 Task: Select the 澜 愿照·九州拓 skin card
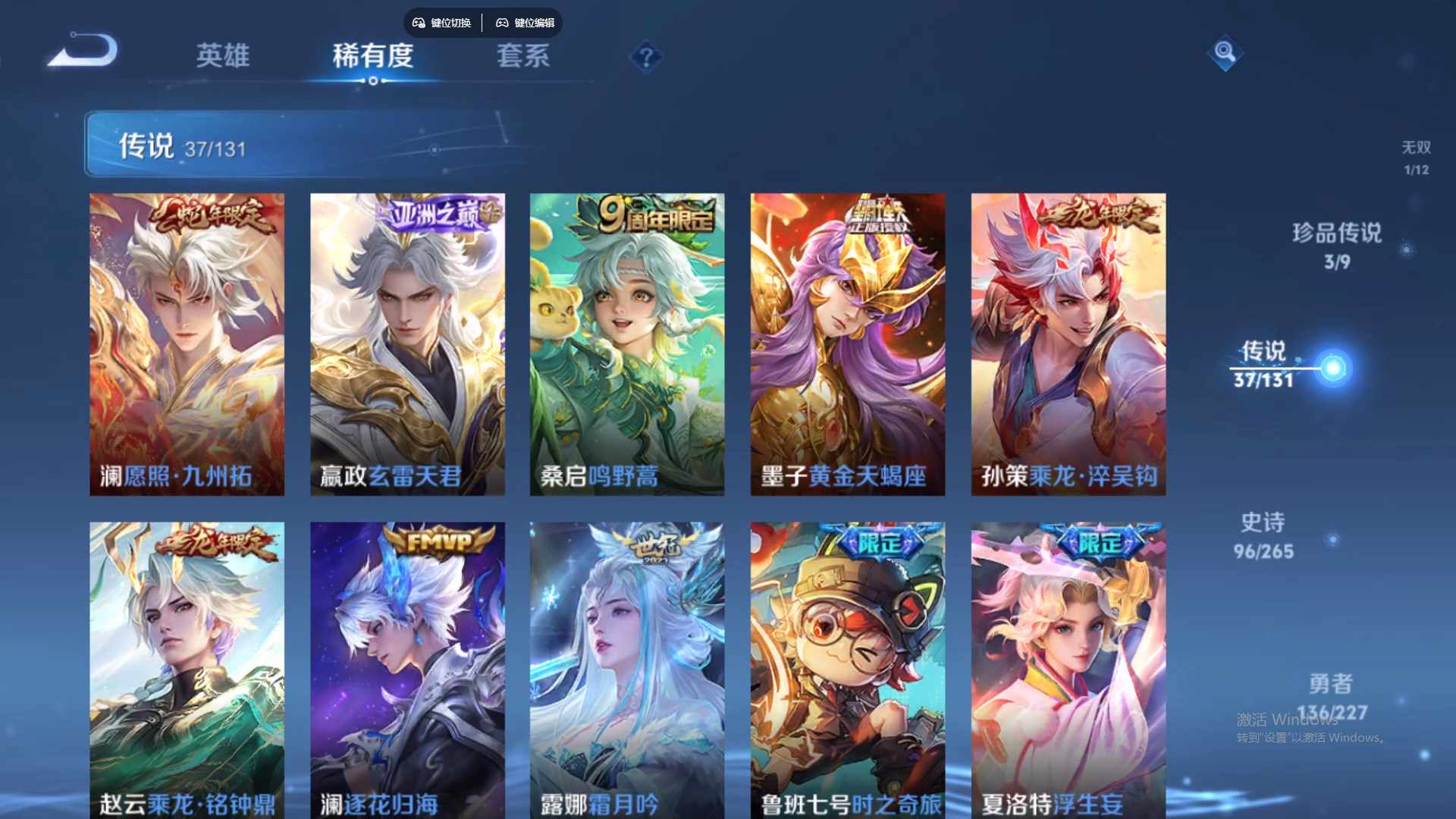(x=187, y=344)
